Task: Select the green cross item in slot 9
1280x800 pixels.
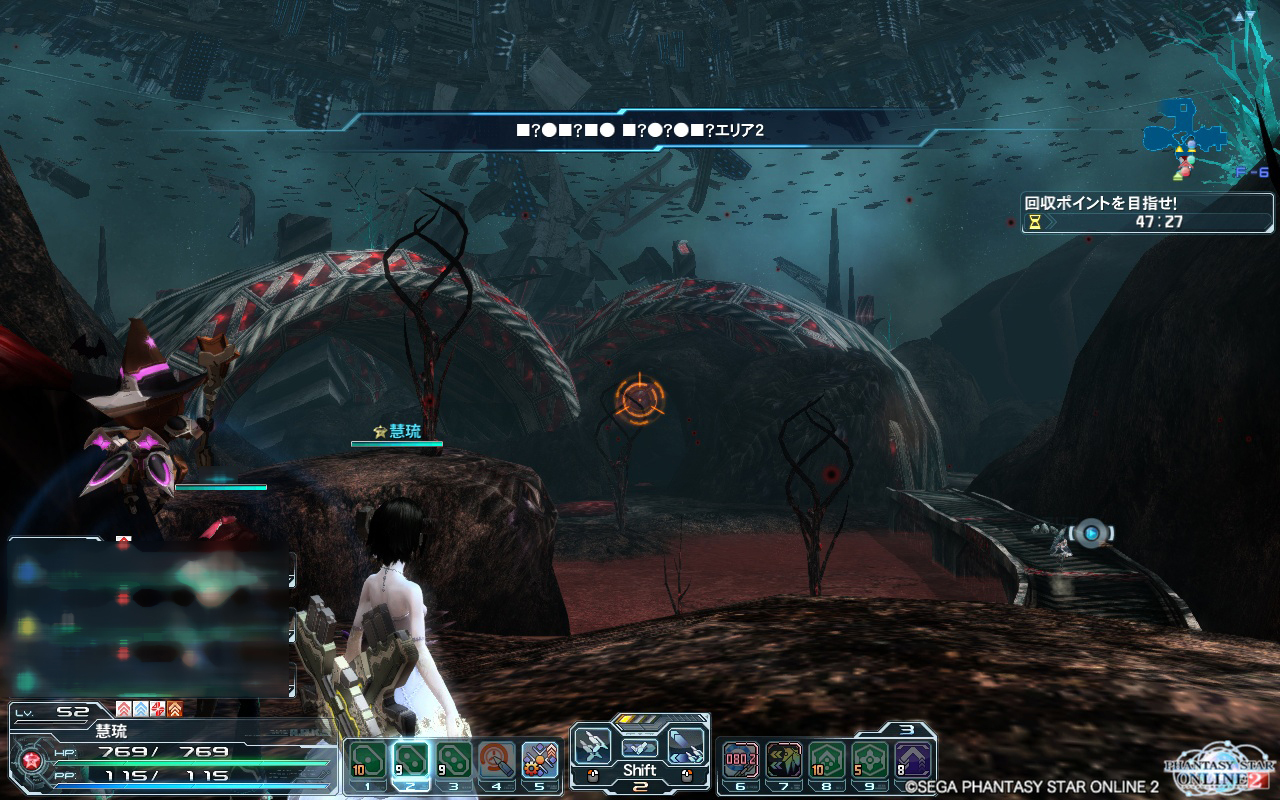Action: click(x=870, y=760)
